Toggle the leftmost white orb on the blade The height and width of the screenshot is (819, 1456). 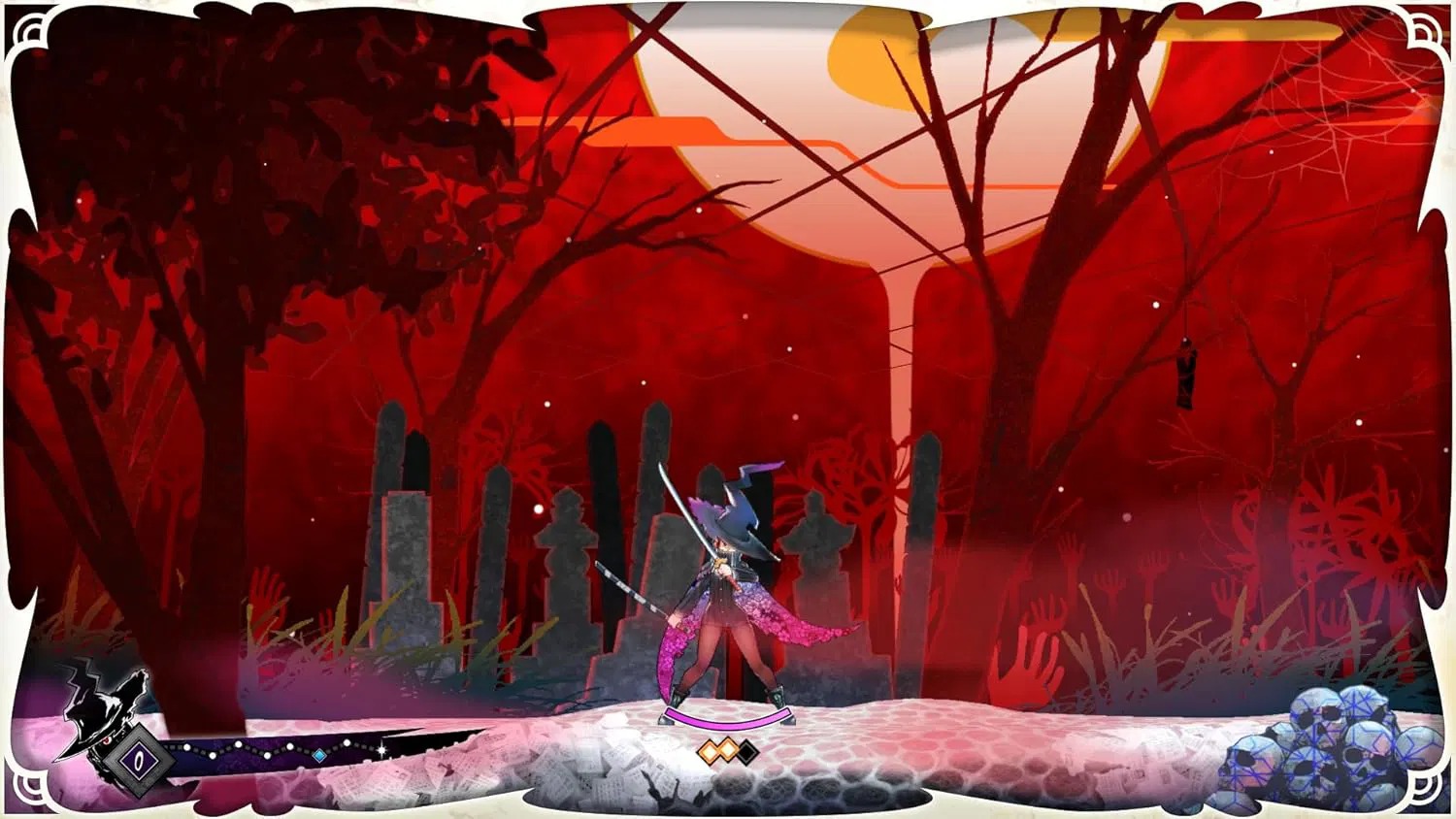[187, 746]
